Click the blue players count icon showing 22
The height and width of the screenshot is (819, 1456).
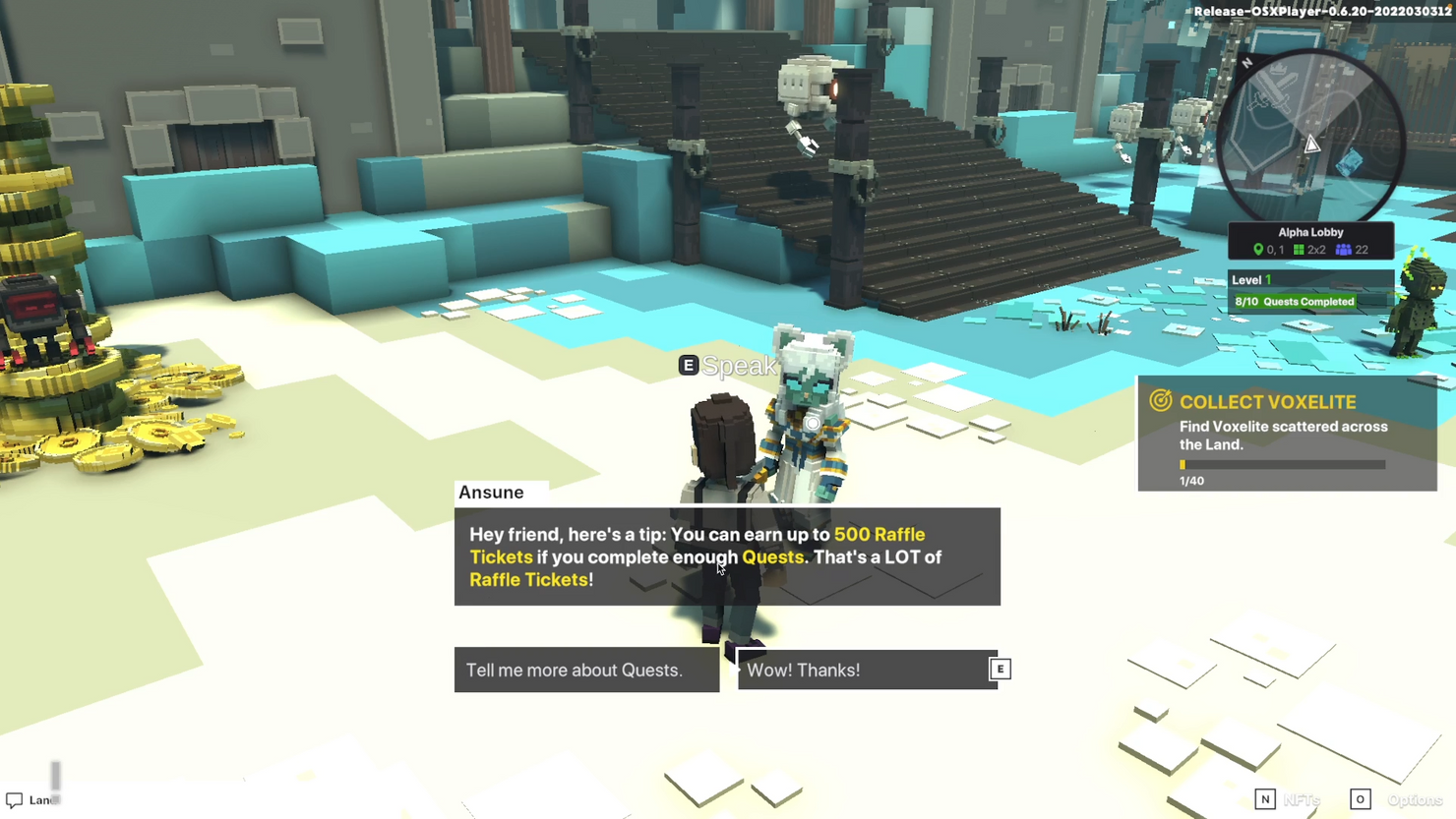pos(1345,250)
